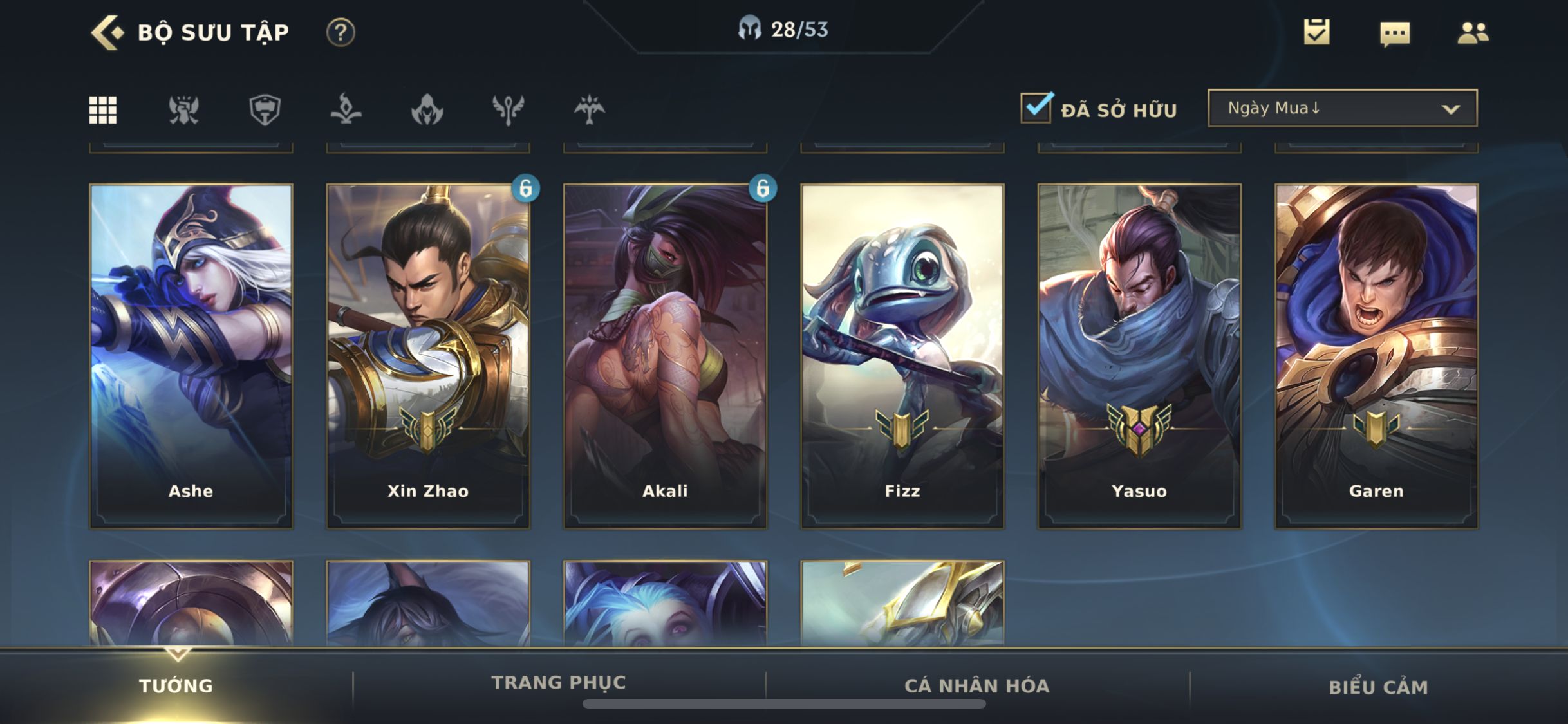
Task: Open the chat bubble icon
Action: [x=1395, y=33]
